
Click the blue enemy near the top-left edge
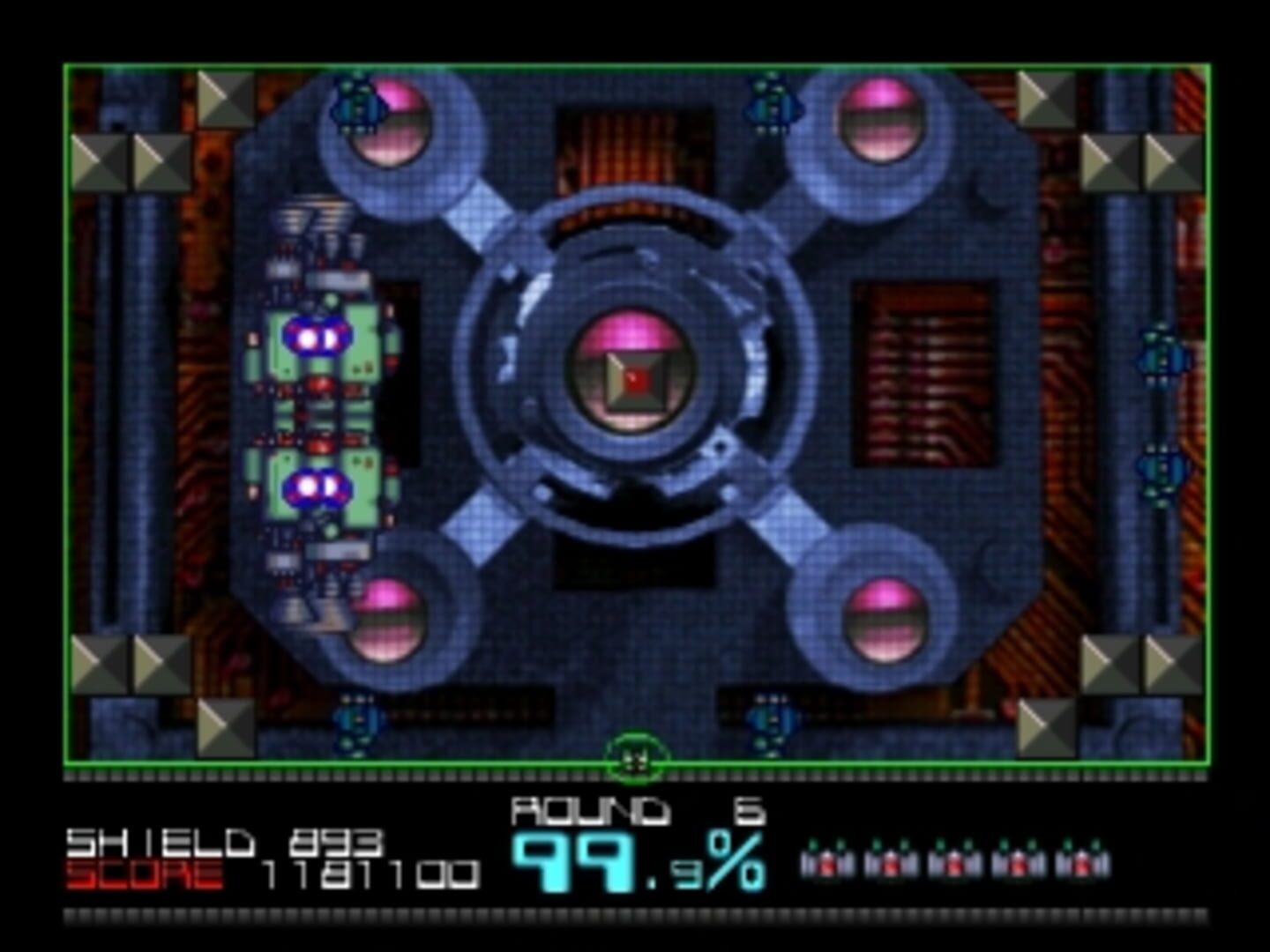pyautogui.click(x=357, y=104)
